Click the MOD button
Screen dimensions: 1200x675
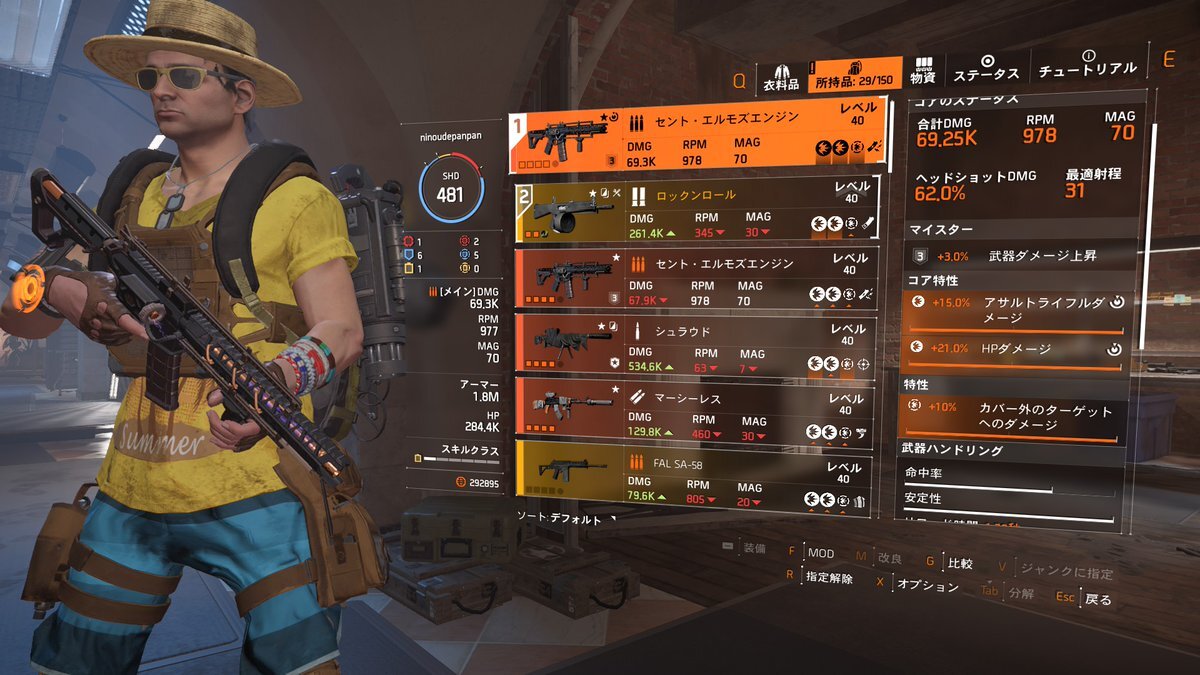820,553
